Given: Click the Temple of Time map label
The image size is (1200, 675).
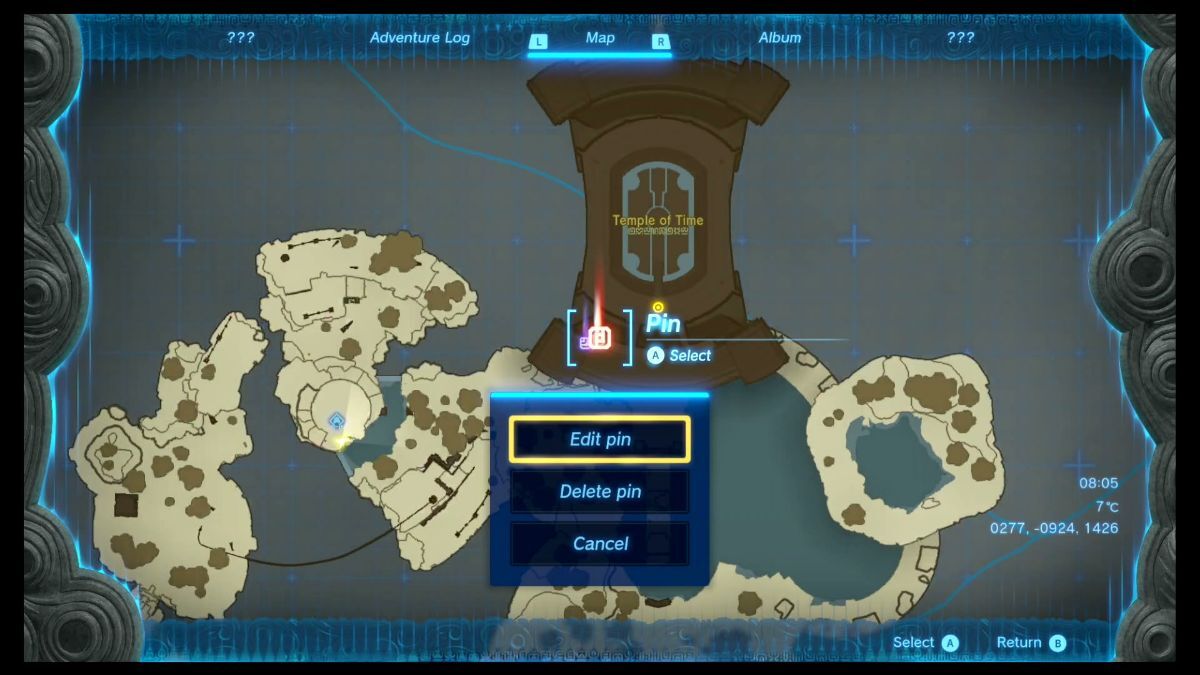Looking at the screenshot, I should tap(657, 221).
